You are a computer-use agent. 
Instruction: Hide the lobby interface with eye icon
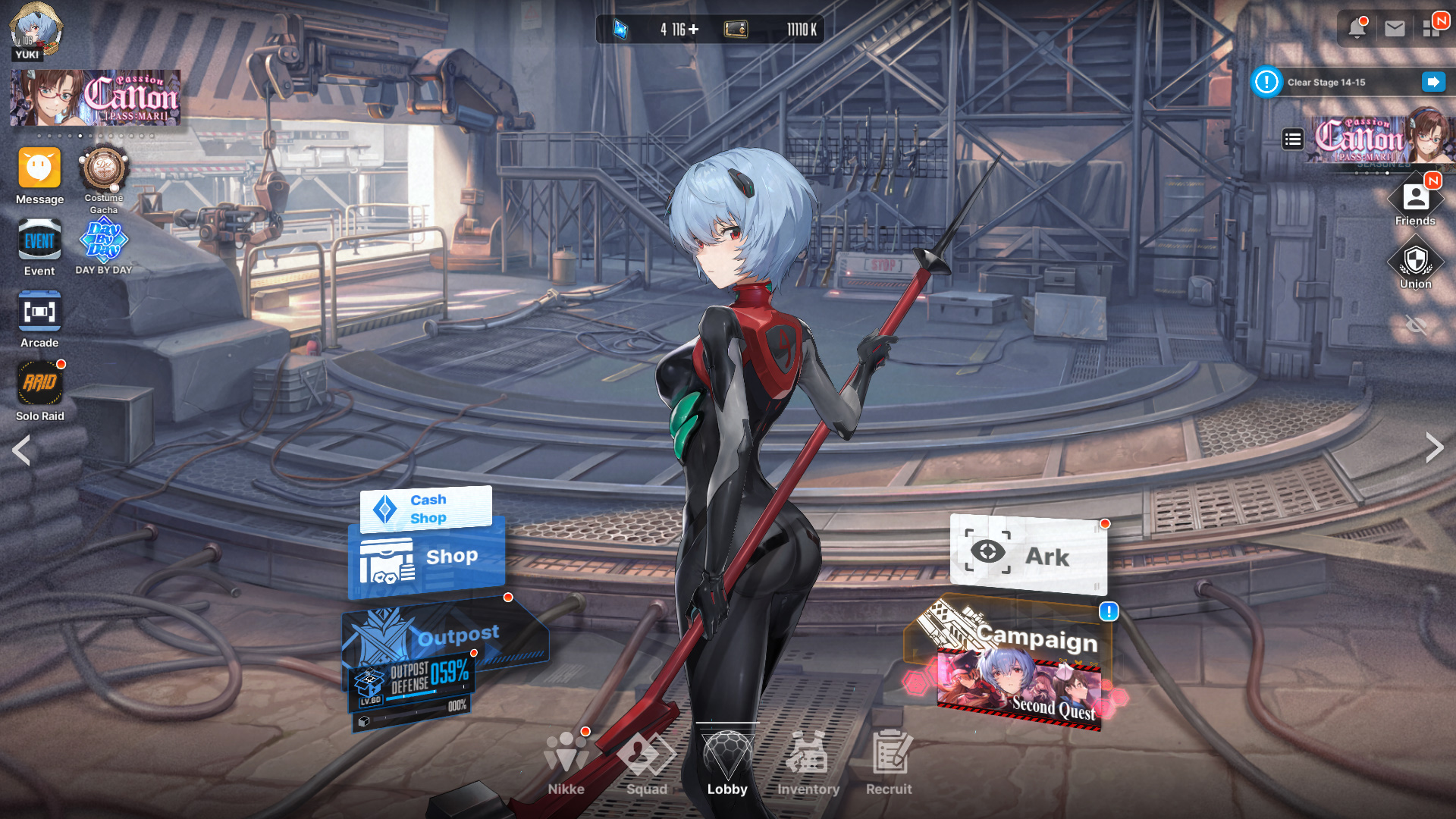coord(1416,326)
